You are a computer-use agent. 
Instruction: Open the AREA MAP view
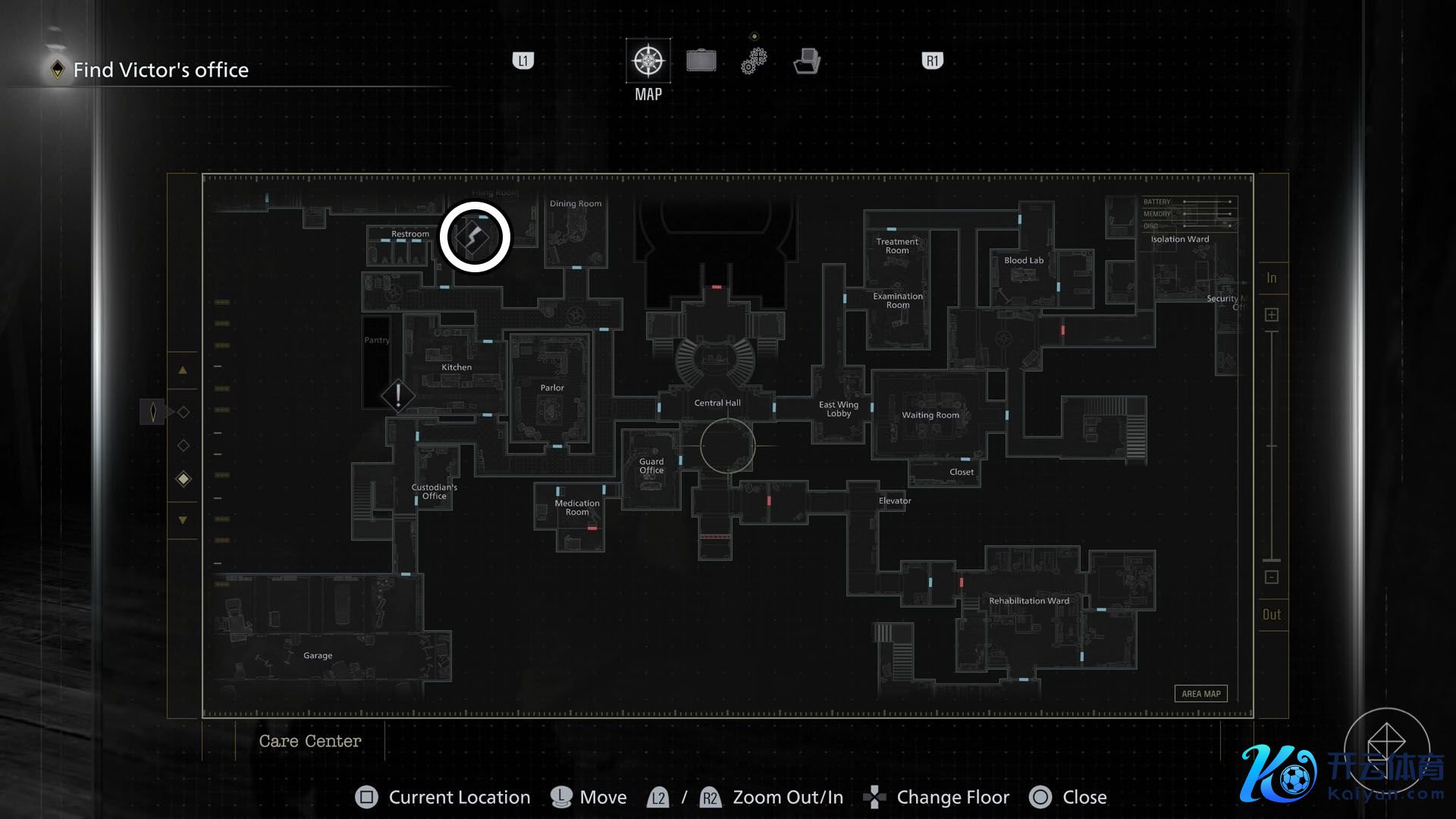tap(1200, 694)
